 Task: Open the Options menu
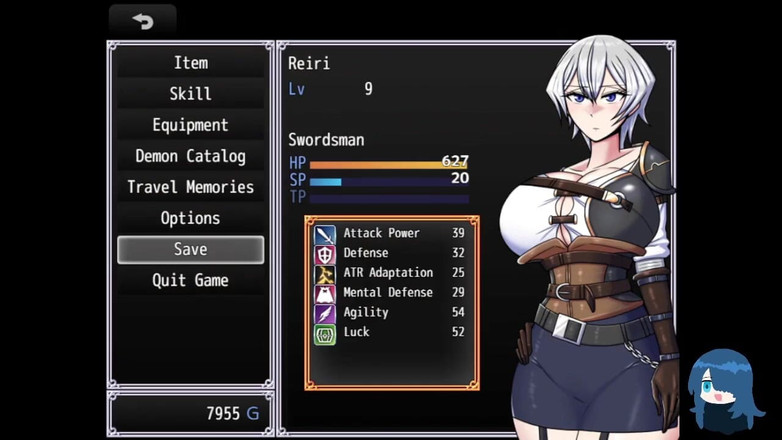[x=190, y=218]
